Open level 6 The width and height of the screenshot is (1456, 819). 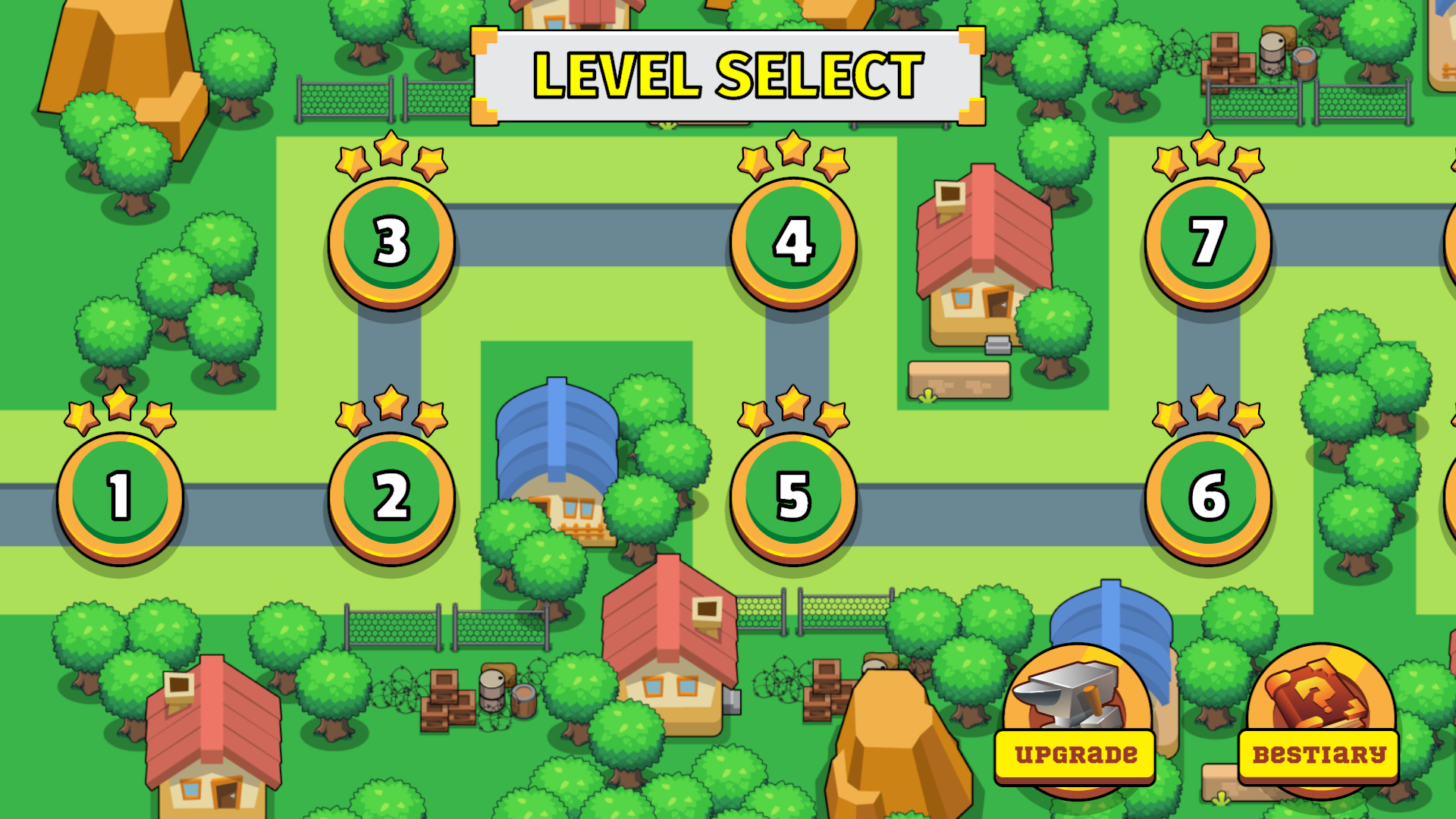point(1208,497)
